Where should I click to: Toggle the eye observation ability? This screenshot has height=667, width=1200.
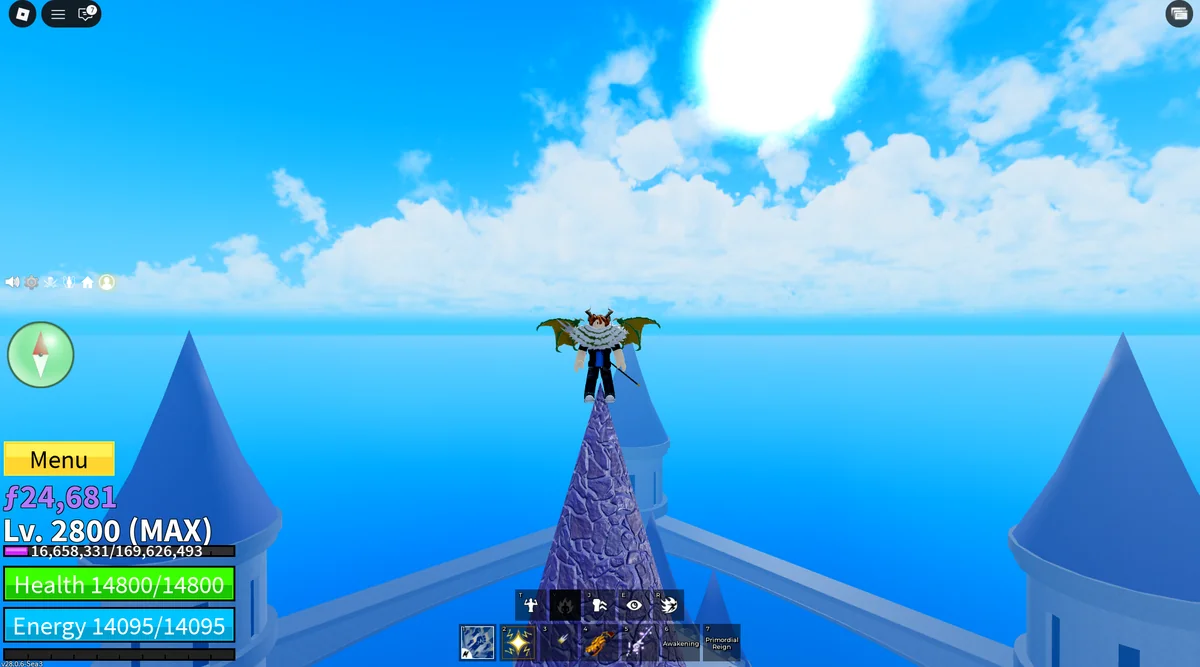634,604
